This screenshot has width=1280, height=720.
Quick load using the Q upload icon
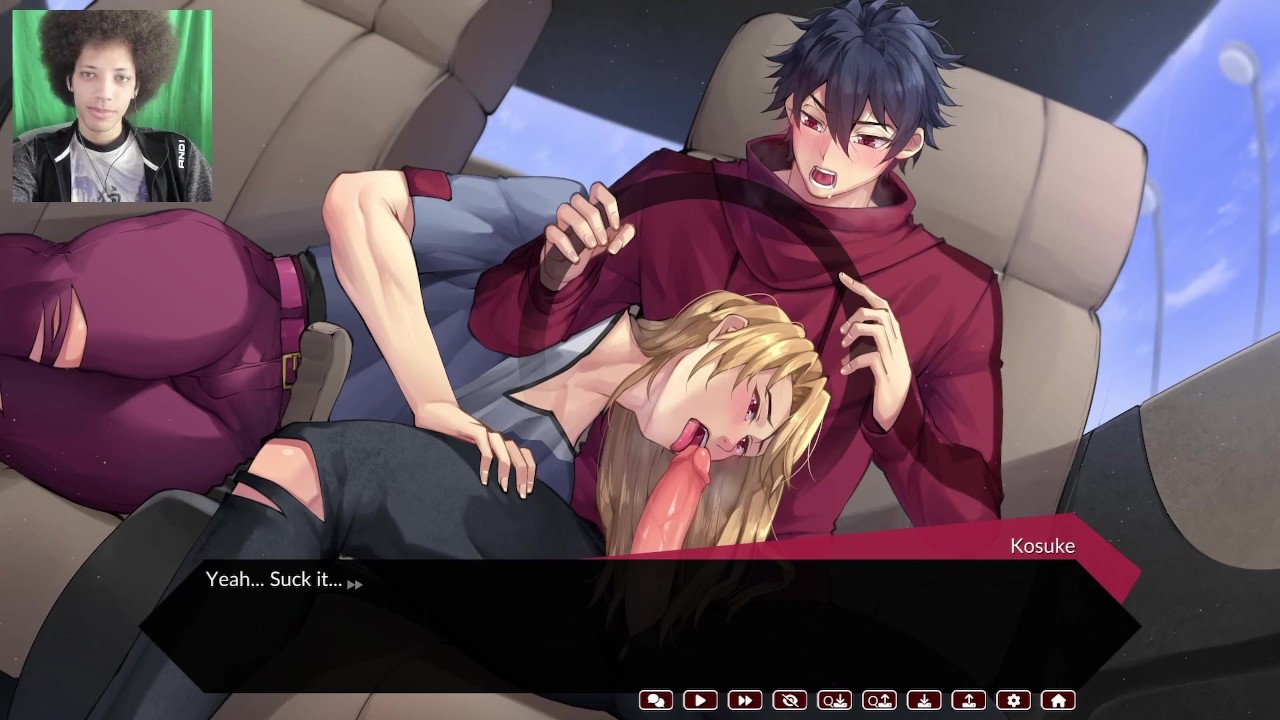tap(880, 701)
